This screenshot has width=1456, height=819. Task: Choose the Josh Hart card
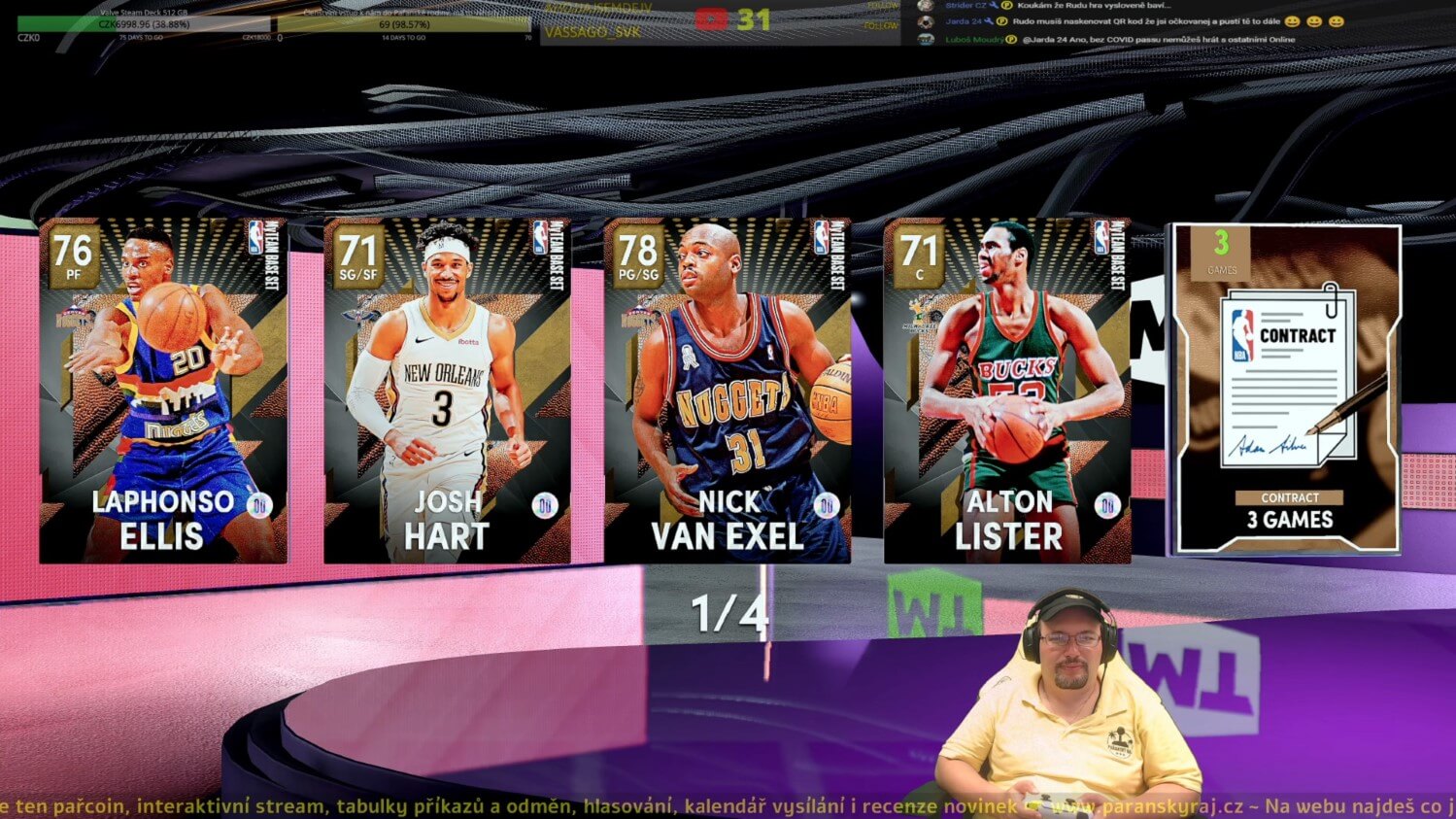pos(447,391)
